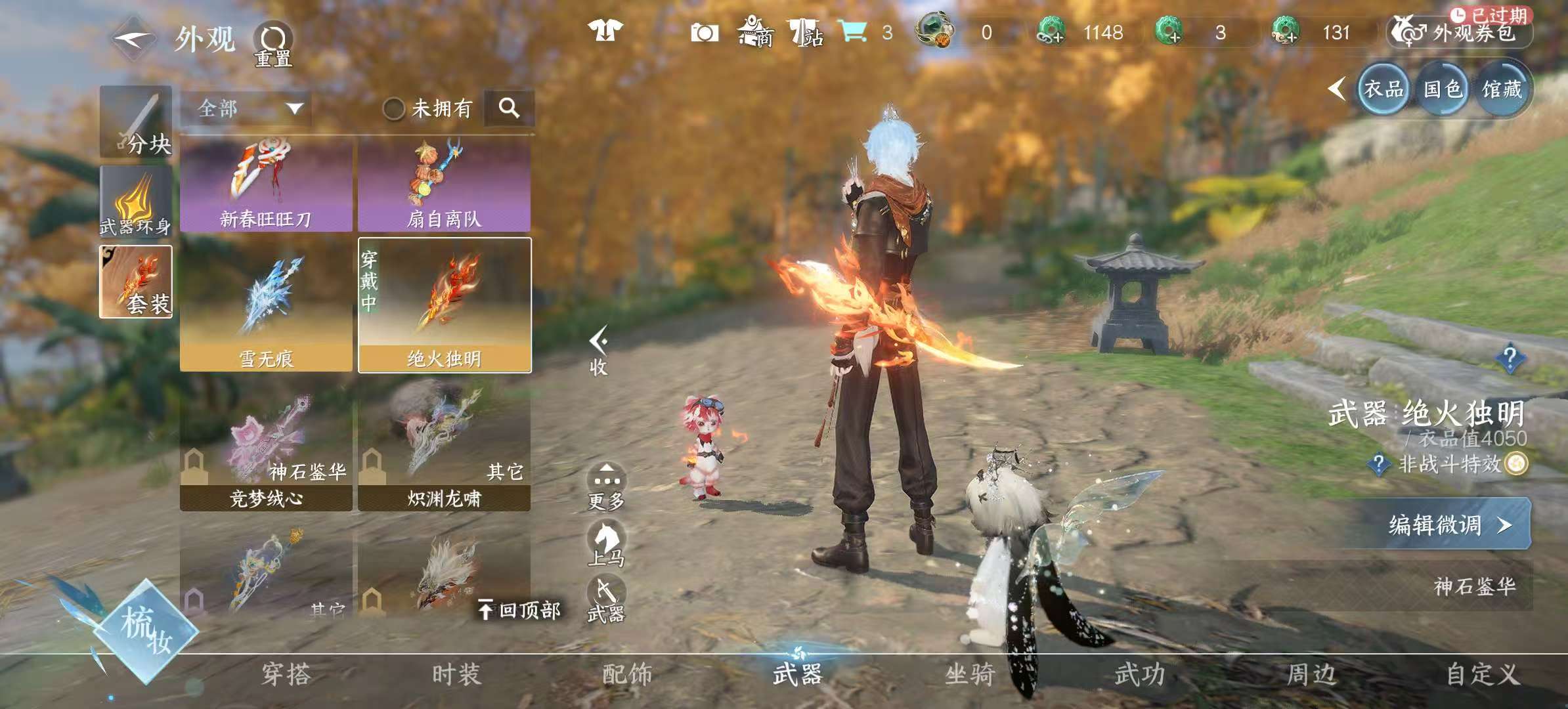Reset appearance with the 重置 button
This screenshot has height=709, width=1568.
click(x=273, y=45)
